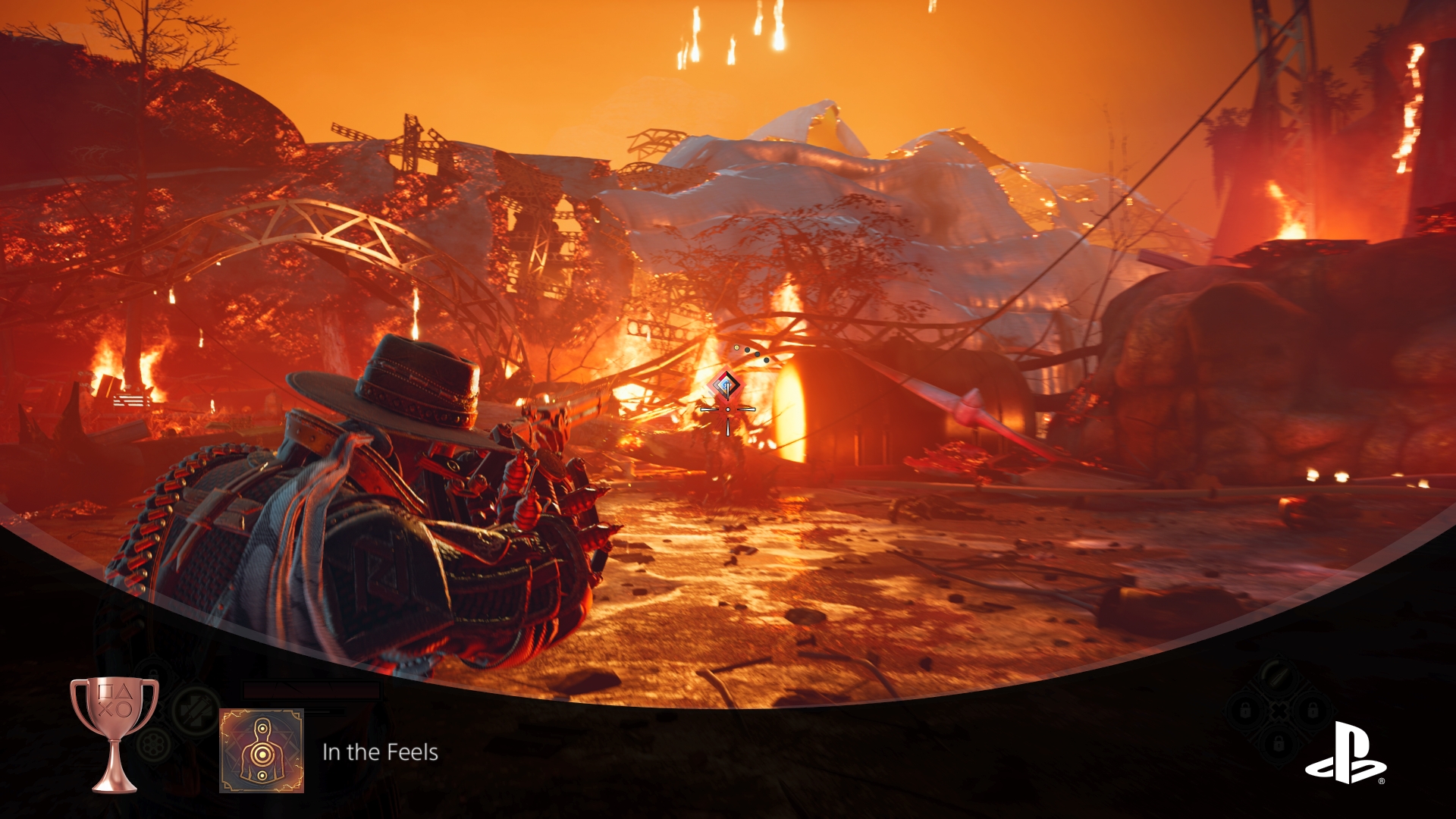
Task: Select the diamond objective marker
Action: 726,386
